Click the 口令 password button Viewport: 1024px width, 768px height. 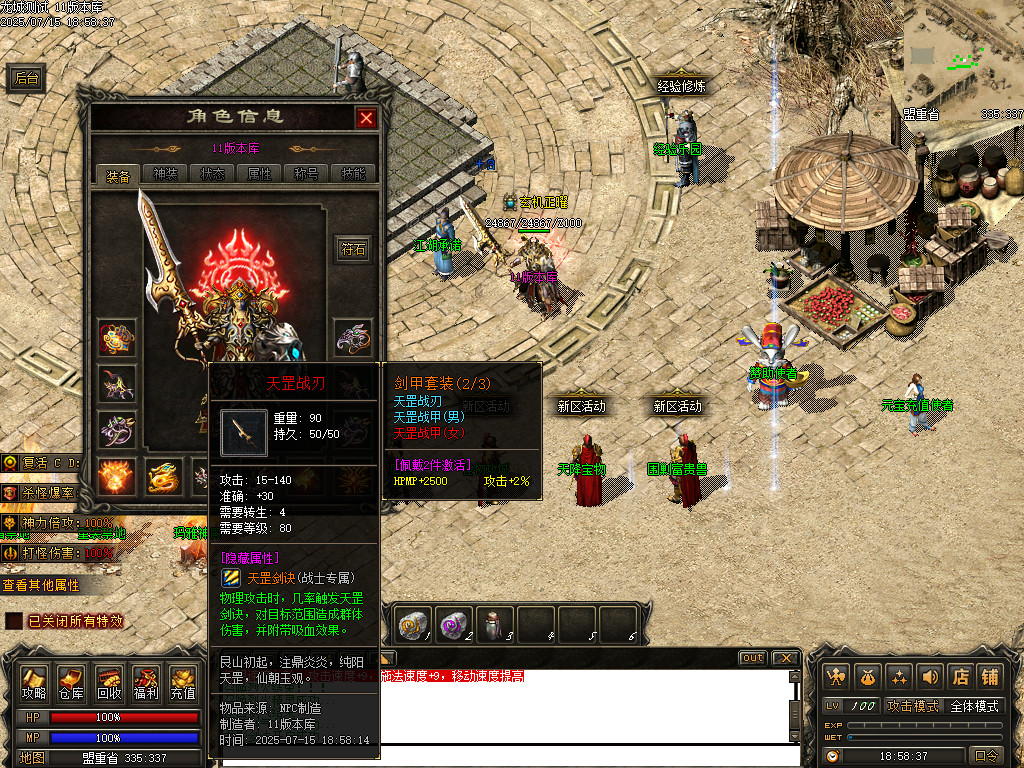point(986,756)
